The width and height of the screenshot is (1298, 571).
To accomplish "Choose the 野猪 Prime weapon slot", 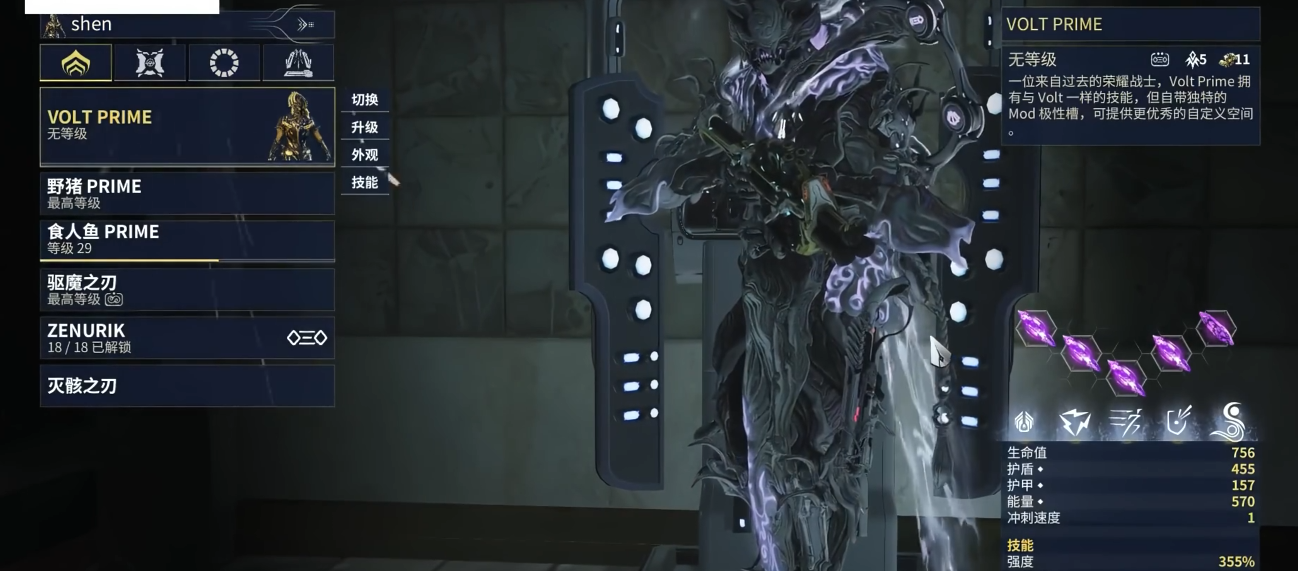I will [x=187, y=193].
